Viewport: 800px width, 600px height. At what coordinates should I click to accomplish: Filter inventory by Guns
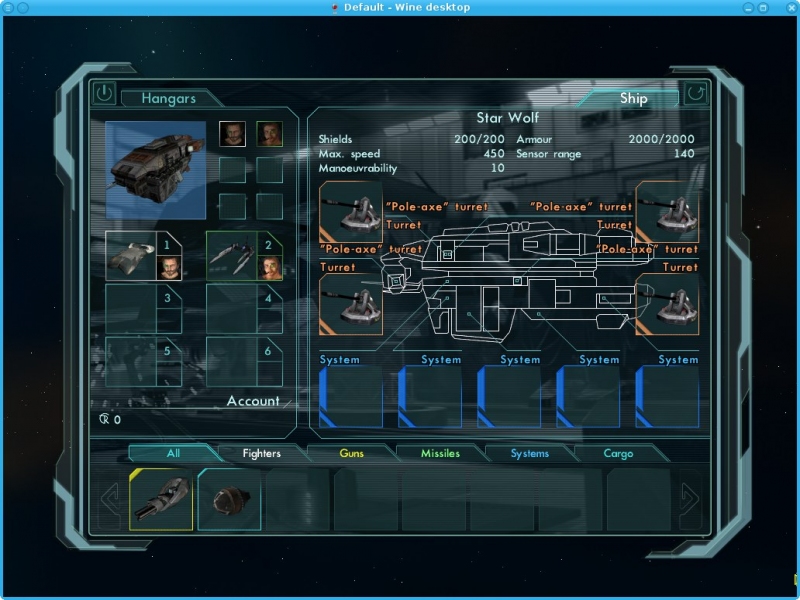coord(351,453)
